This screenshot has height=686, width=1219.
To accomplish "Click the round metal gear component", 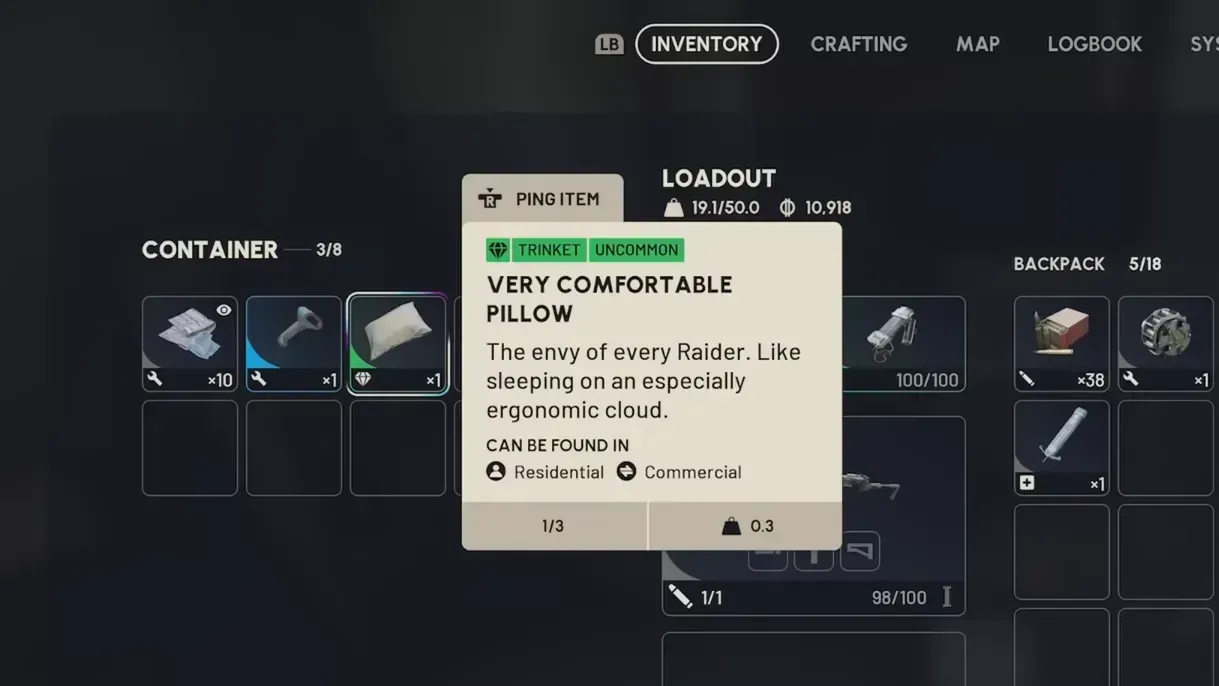I will click(x=1165, y=343).
